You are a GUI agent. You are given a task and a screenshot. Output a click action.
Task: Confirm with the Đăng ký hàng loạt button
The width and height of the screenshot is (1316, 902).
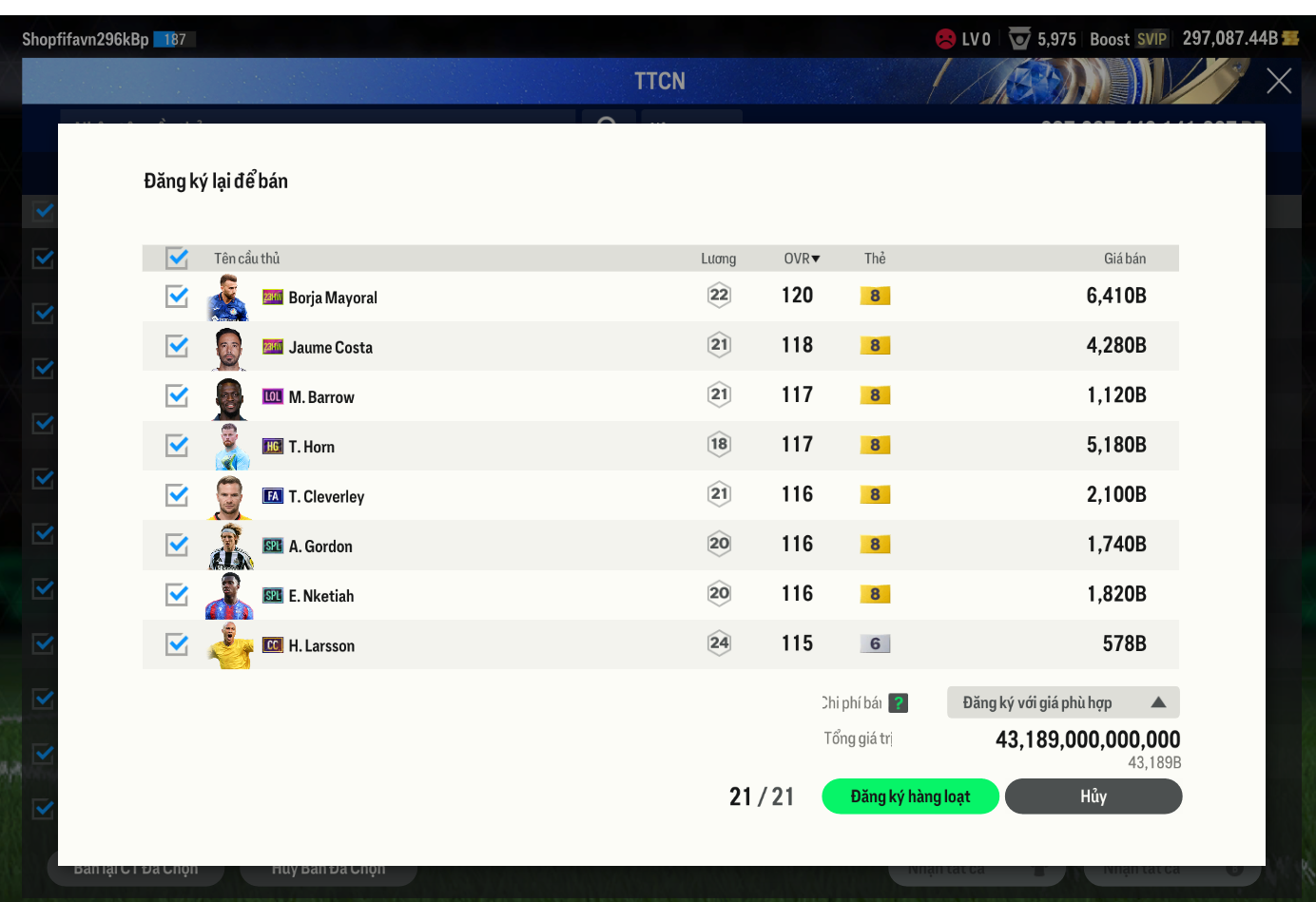[910, 796]
